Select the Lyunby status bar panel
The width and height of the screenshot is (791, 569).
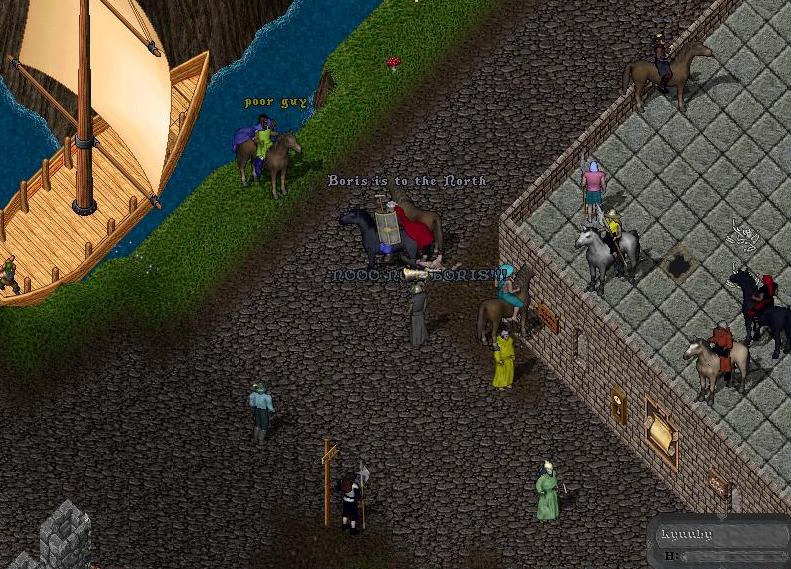tap(720, 543)
